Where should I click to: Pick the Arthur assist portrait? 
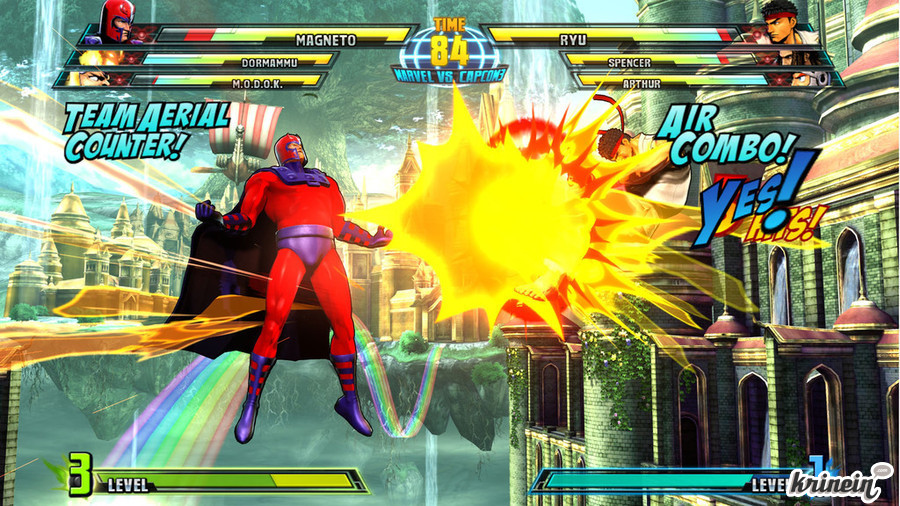(x=808, y=79)
